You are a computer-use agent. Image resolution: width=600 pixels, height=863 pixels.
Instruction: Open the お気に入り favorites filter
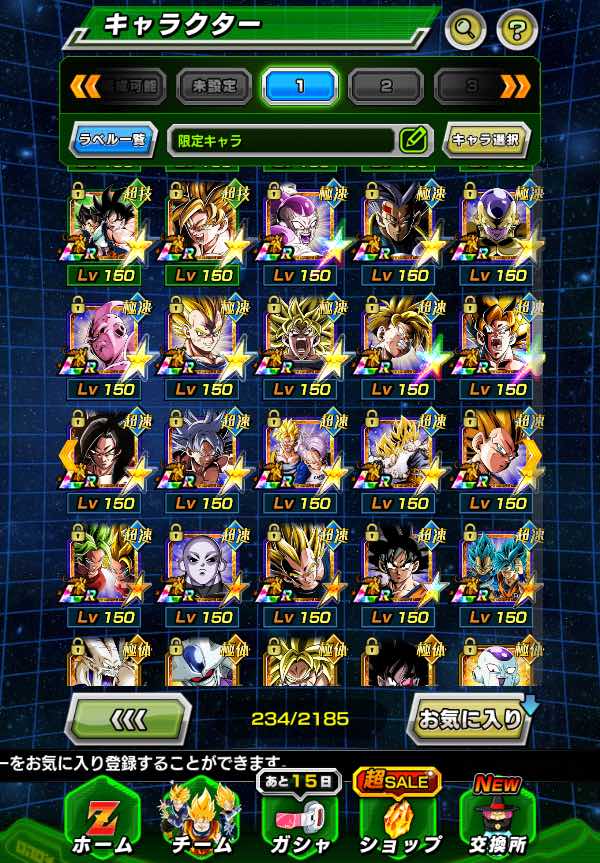[468, 717]
